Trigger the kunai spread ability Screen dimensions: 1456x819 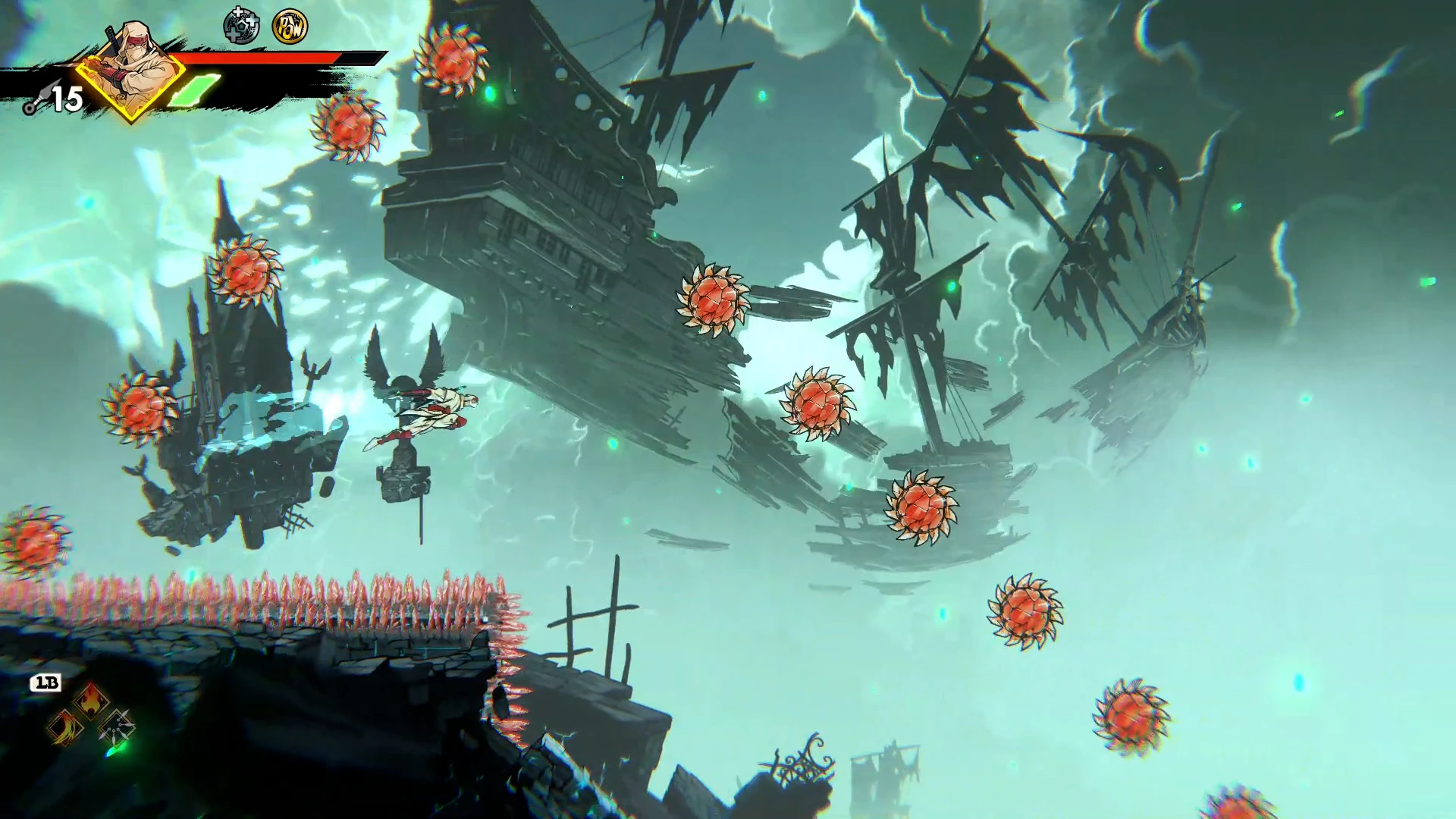(x=116, y=727)
